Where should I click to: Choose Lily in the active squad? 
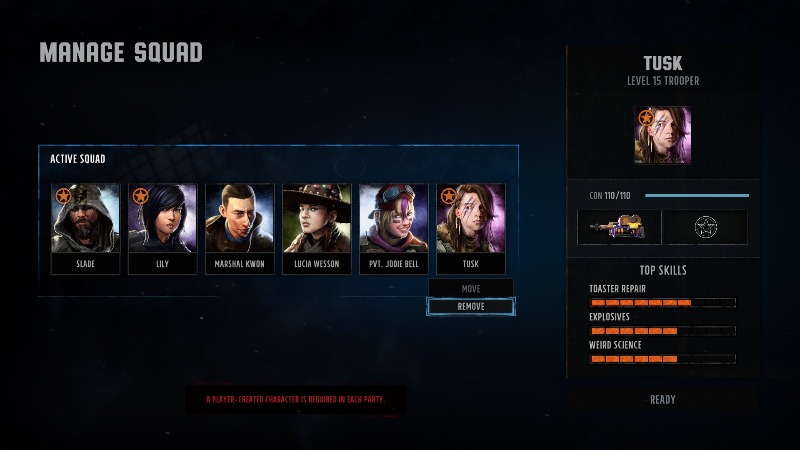(163, 228)
